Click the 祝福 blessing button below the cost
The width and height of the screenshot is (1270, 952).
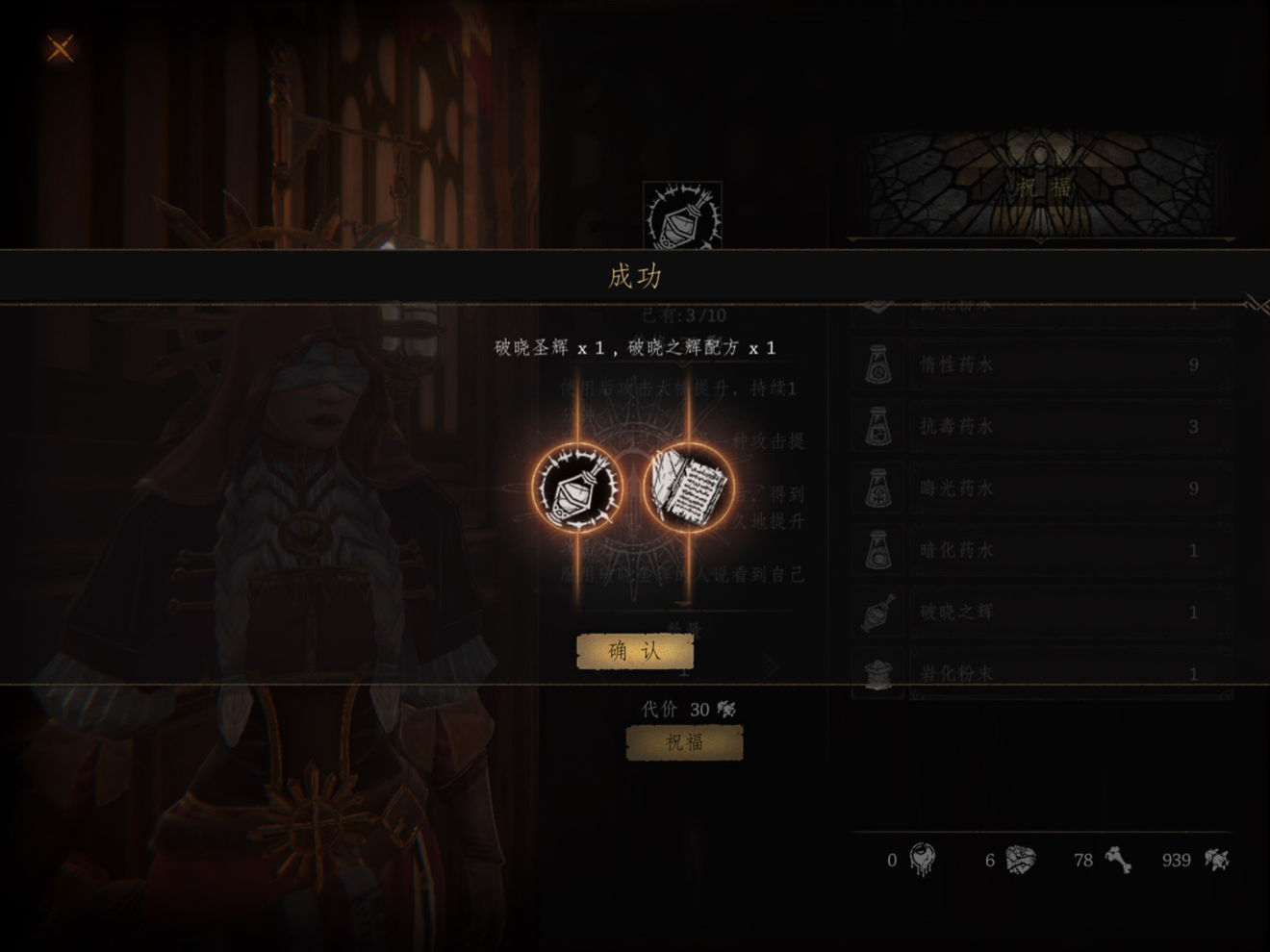(684, 742)
